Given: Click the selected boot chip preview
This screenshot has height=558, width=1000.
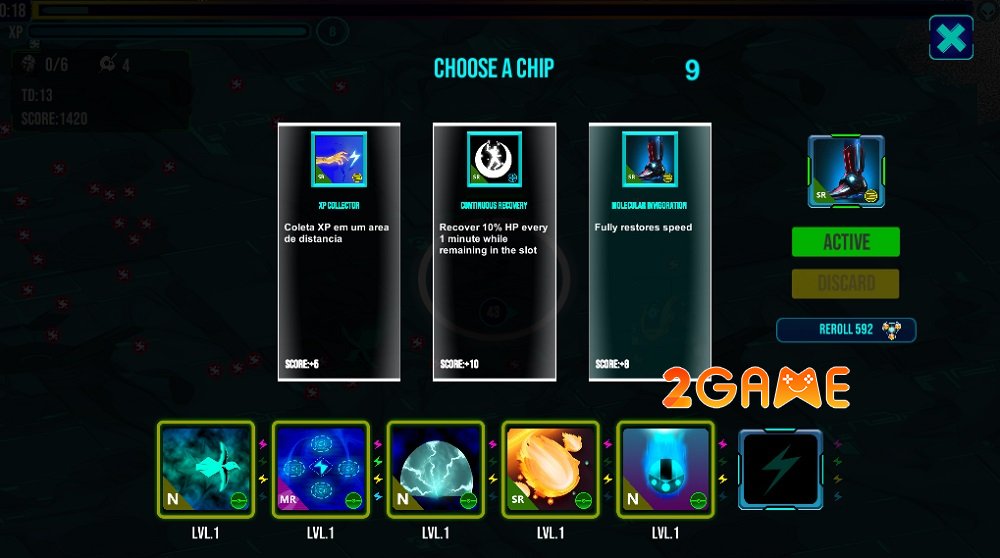Looking at the screenshot, I should 845,172.
